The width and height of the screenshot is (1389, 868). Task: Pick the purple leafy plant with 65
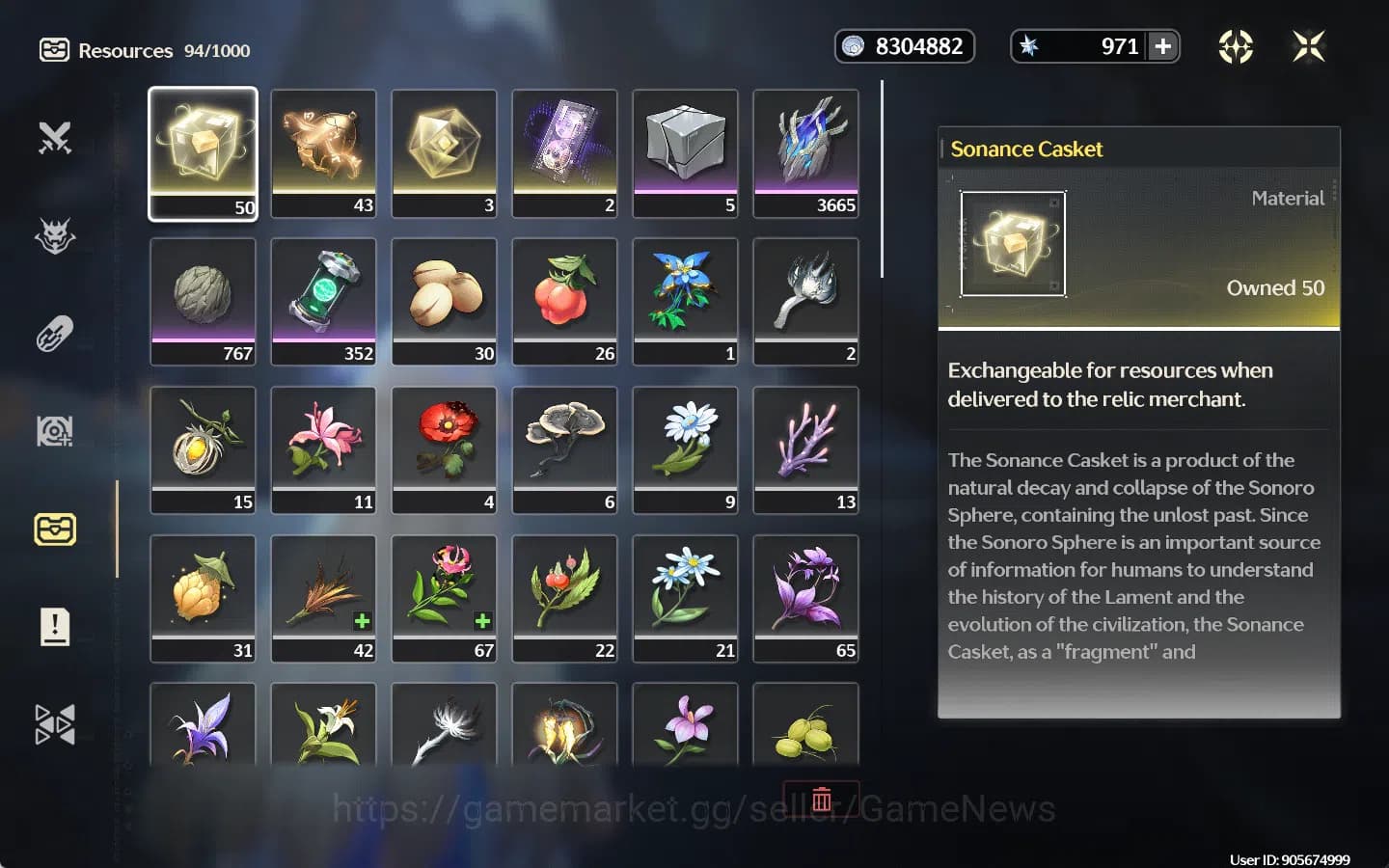805,598
